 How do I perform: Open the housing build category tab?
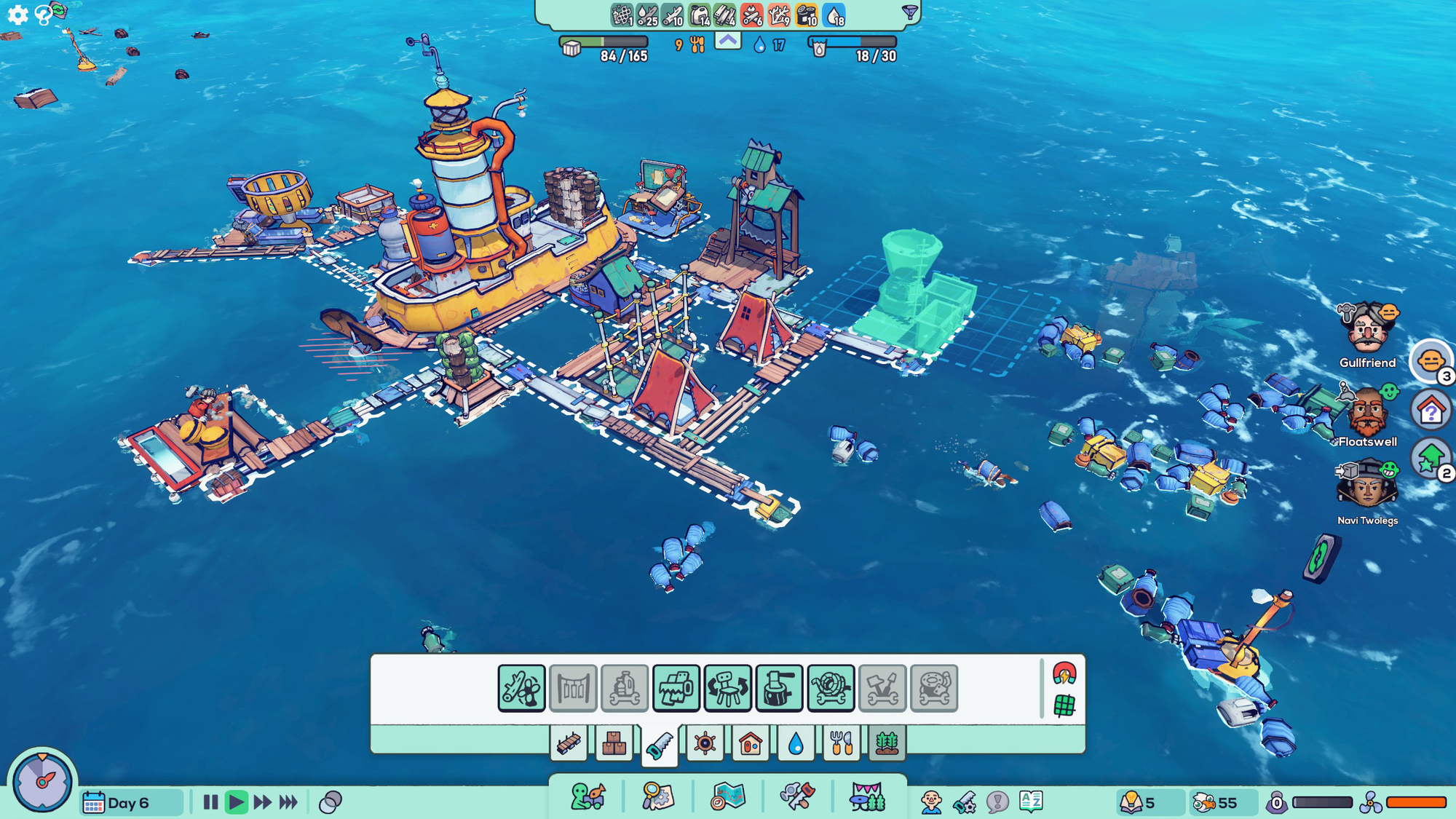tap(750, 744)
